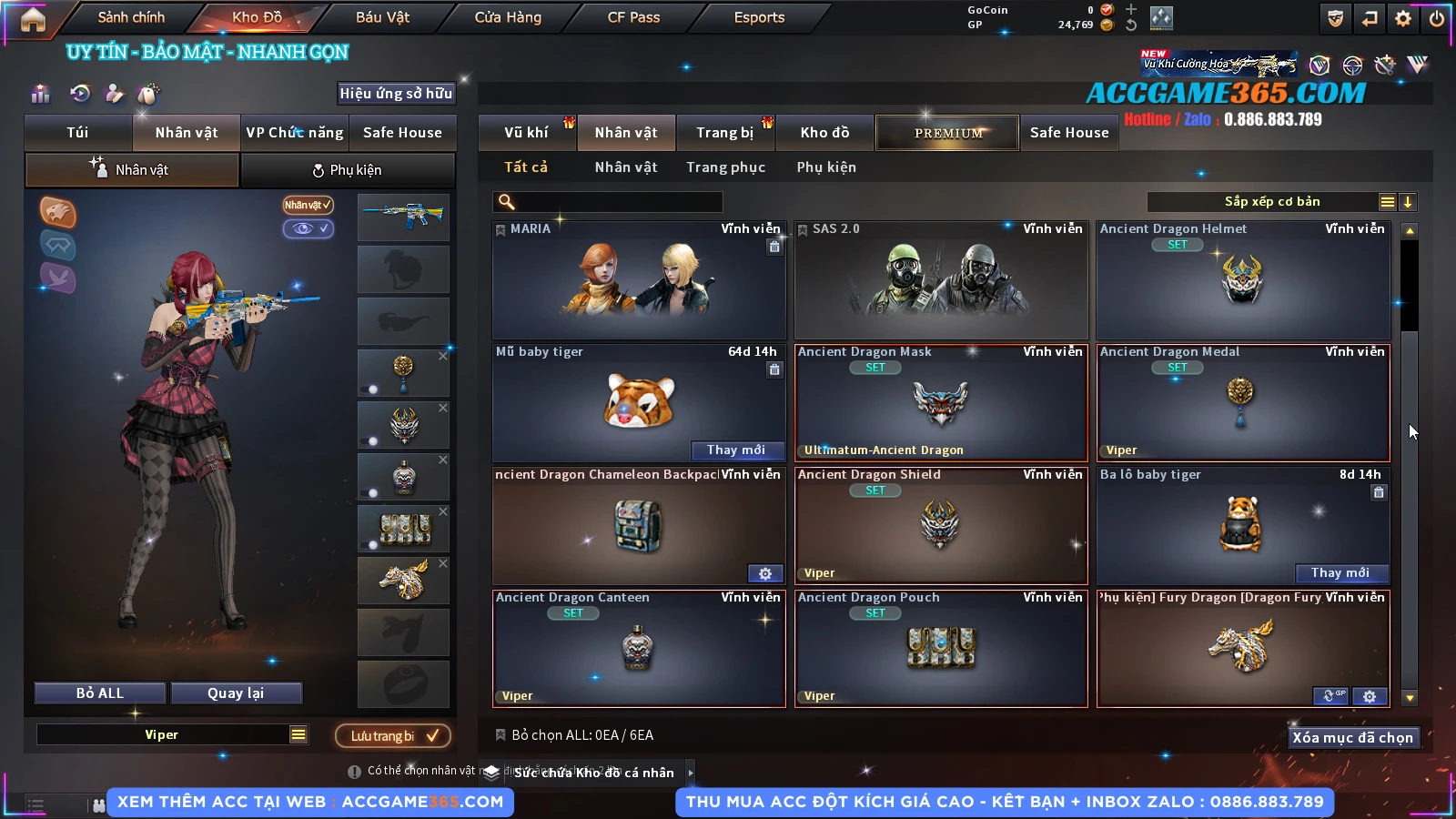Open the Sắp xếp cơ bản sort dropdown

coord(1271,202)
